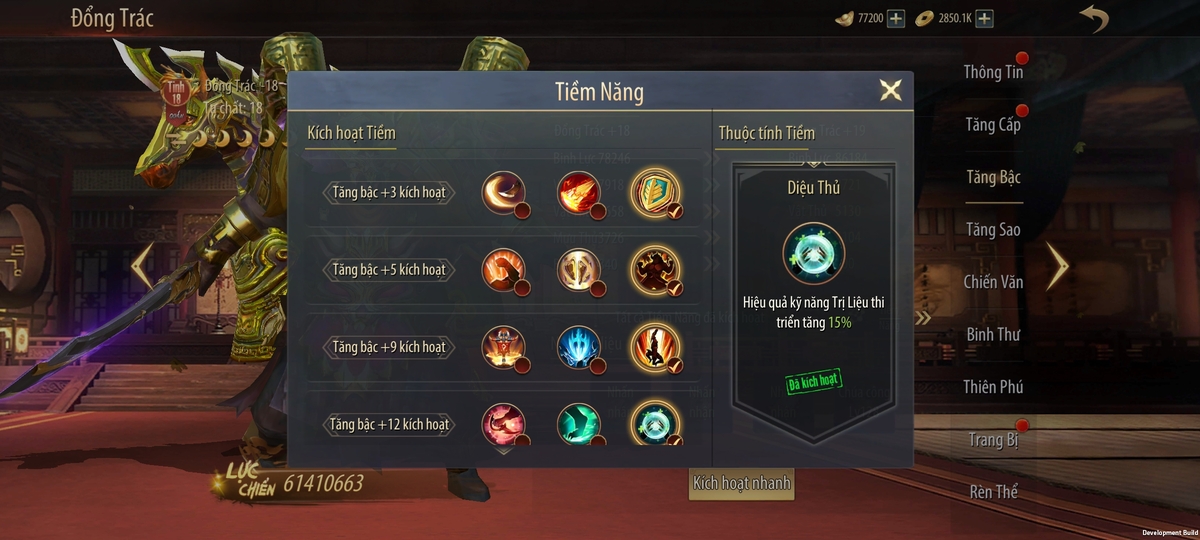1200x540 pixels.
Task: Select the blue ice crystal potential icon
Action: click(578, 347)
